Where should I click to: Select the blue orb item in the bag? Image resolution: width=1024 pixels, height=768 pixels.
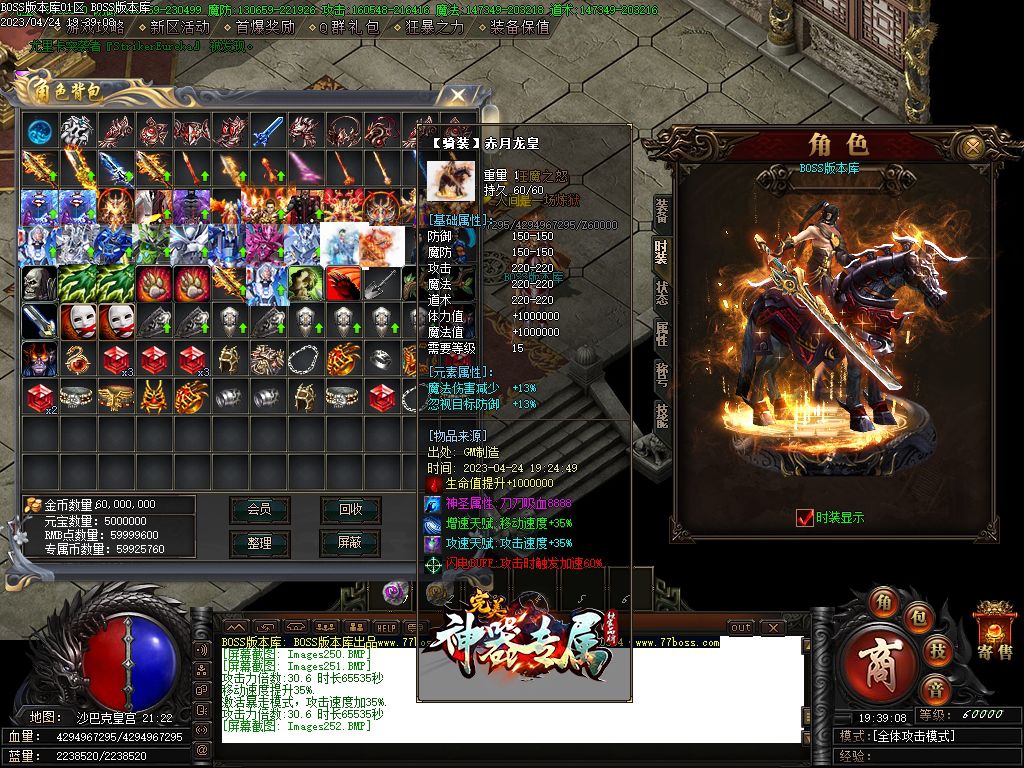[x=40, y=132]
